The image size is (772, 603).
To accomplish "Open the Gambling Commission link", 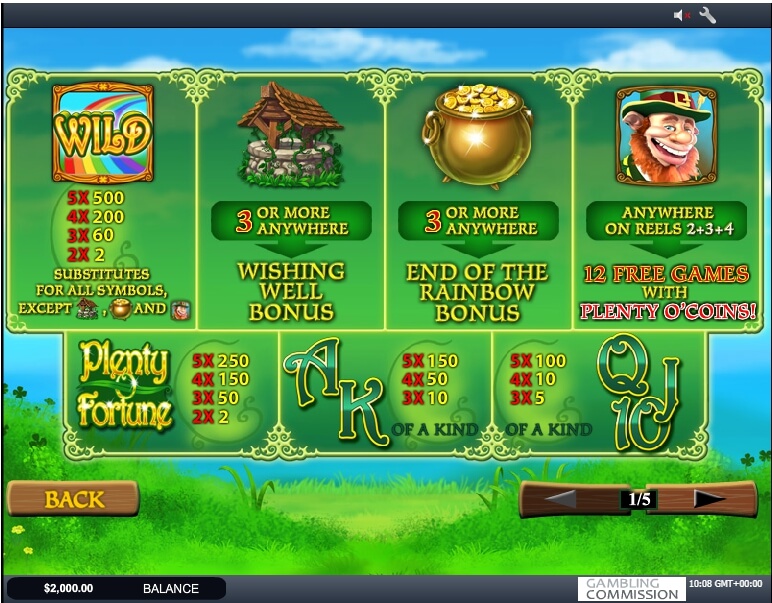I will pos(631,589).
